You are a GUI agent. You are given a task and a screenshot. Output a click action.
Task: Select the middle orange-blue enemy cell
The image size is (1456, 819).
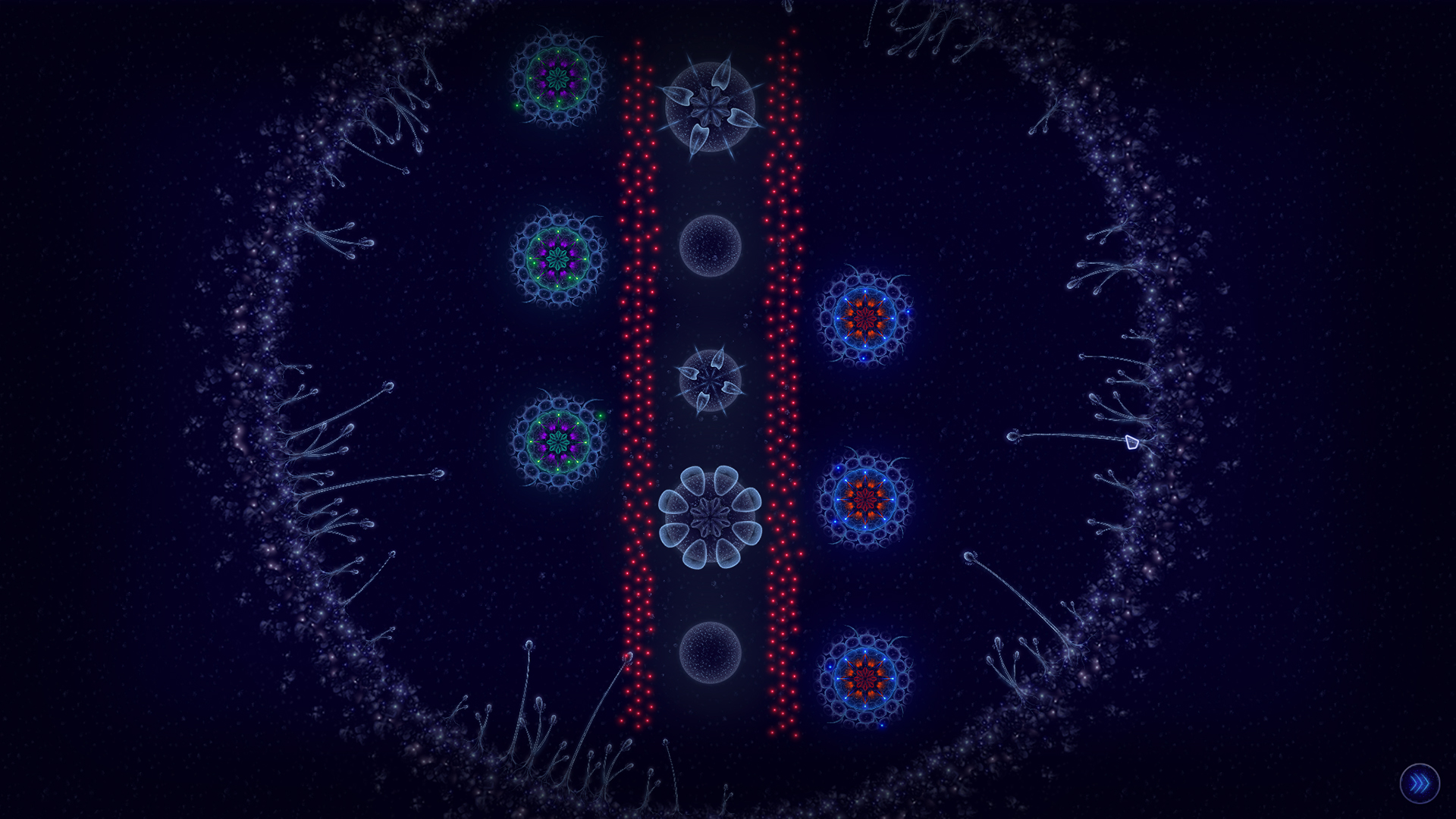[864, 500]
